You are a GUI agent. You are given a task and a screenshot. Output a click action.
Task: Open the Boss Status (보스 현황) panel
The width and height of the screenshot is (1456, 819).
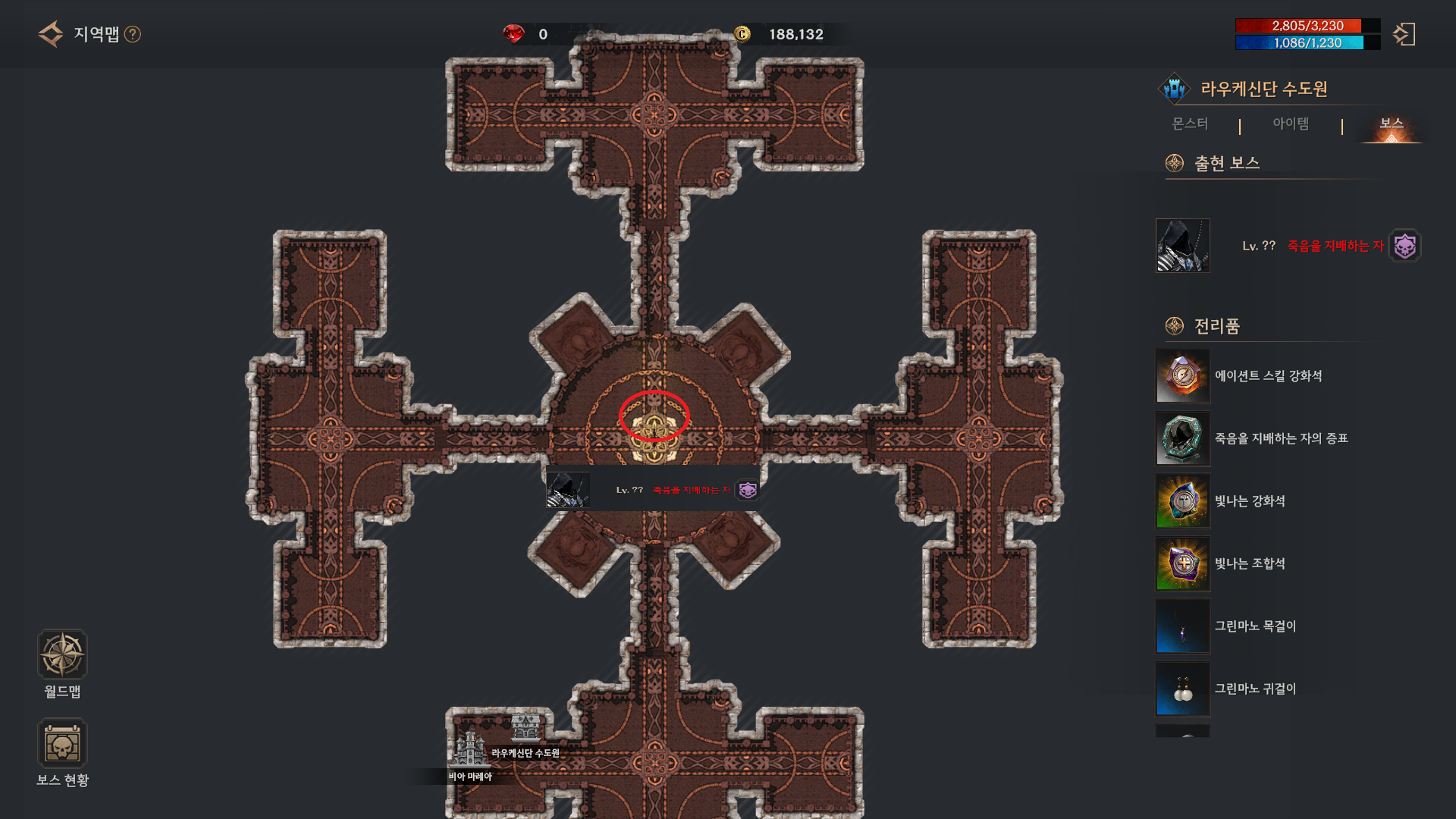(62, 744)
